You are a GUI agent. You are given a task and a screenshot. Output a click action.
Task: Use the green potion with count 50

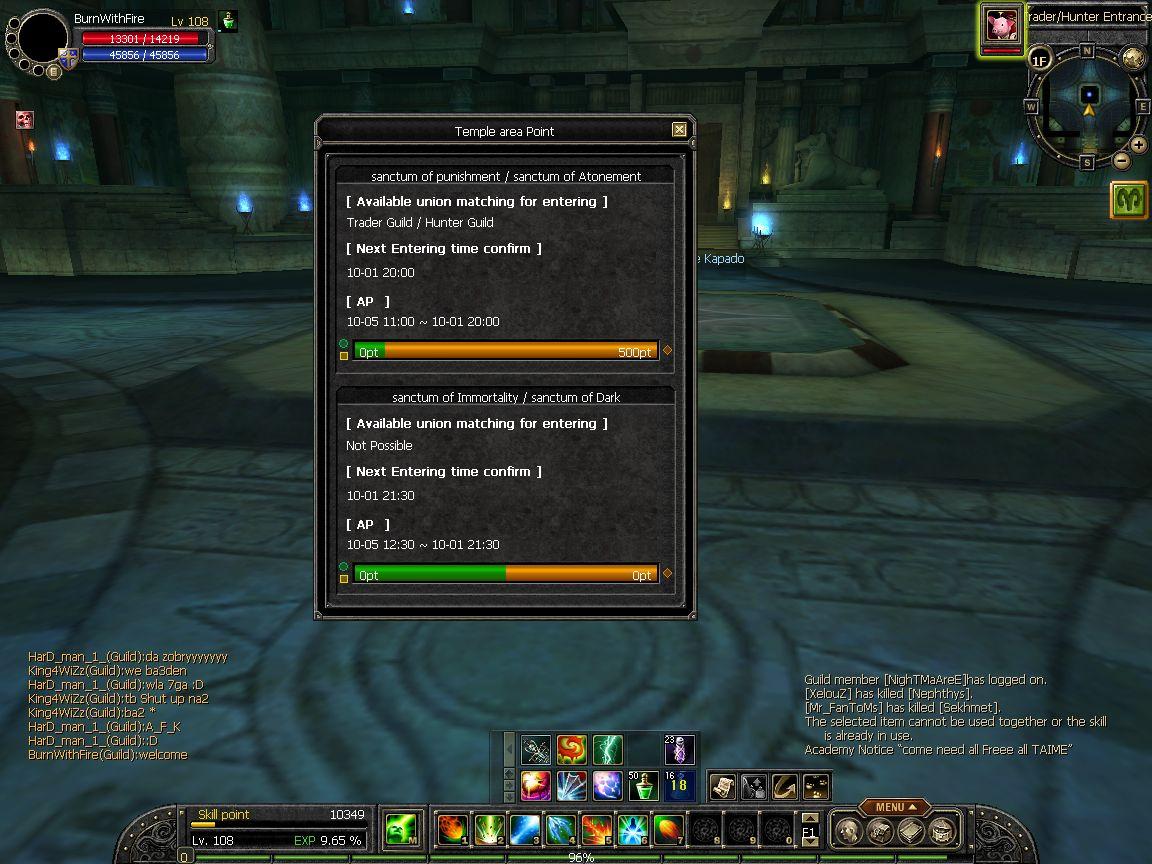click(643, 785)
